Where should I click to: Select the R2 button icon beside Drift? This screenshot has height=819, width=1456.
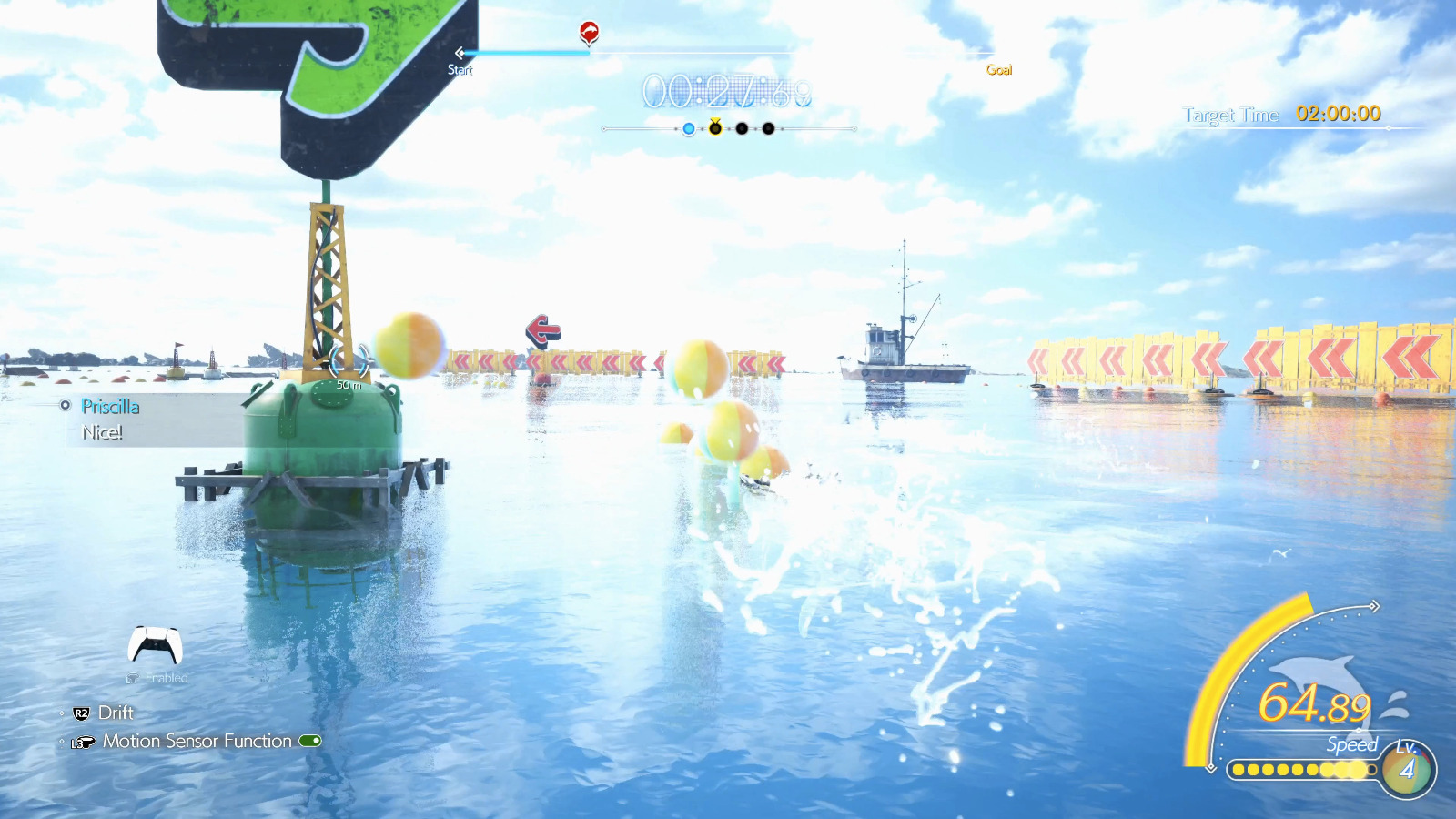[x=81, y=713]
